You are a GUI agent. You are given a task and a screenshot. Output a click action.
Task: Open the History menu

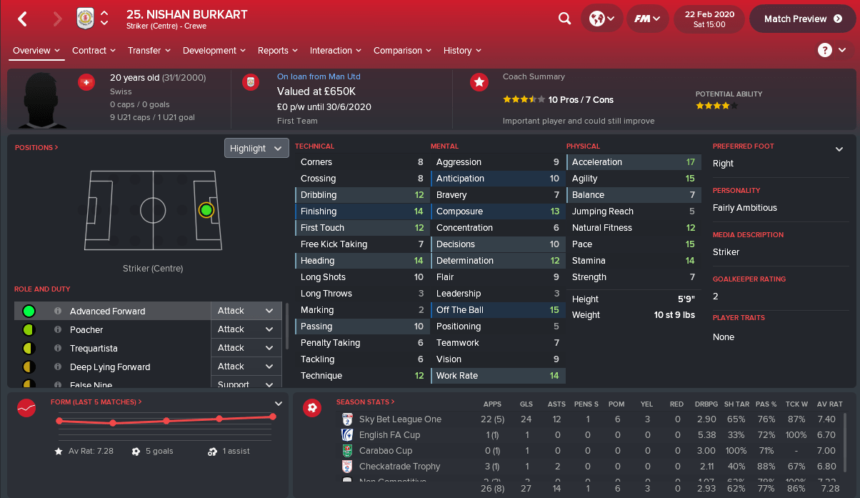(x=462, y=50)
